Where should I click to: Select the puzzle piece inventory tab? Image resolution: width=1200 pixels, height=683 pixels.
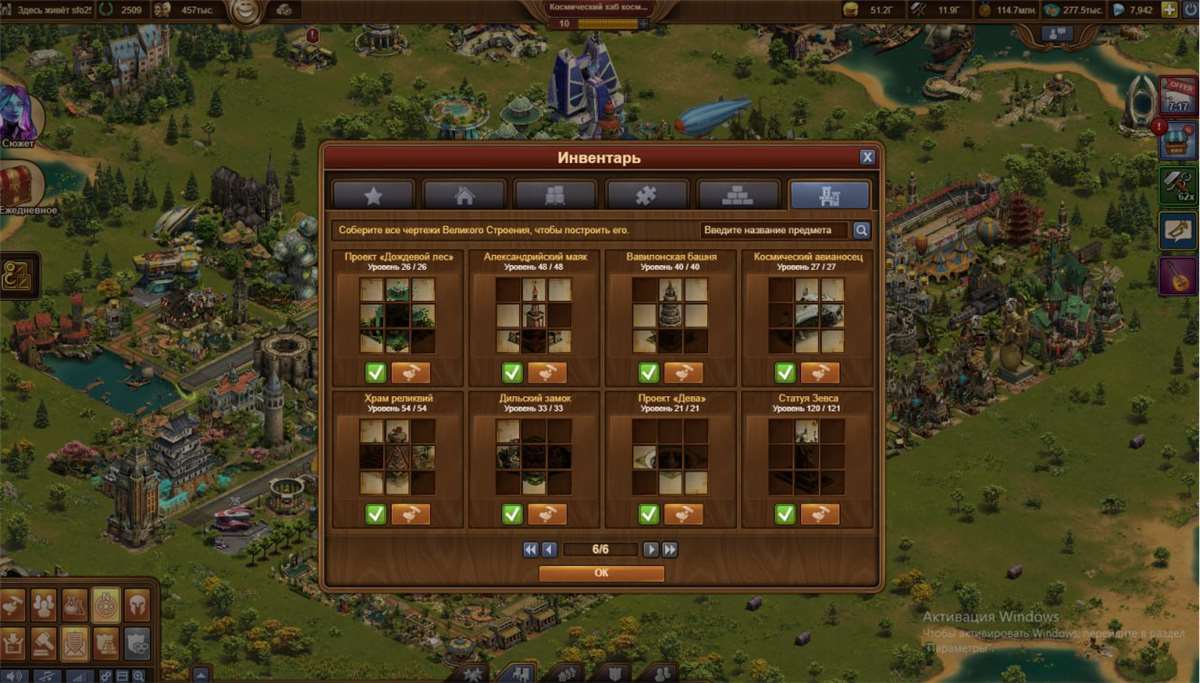coord(646,195)
